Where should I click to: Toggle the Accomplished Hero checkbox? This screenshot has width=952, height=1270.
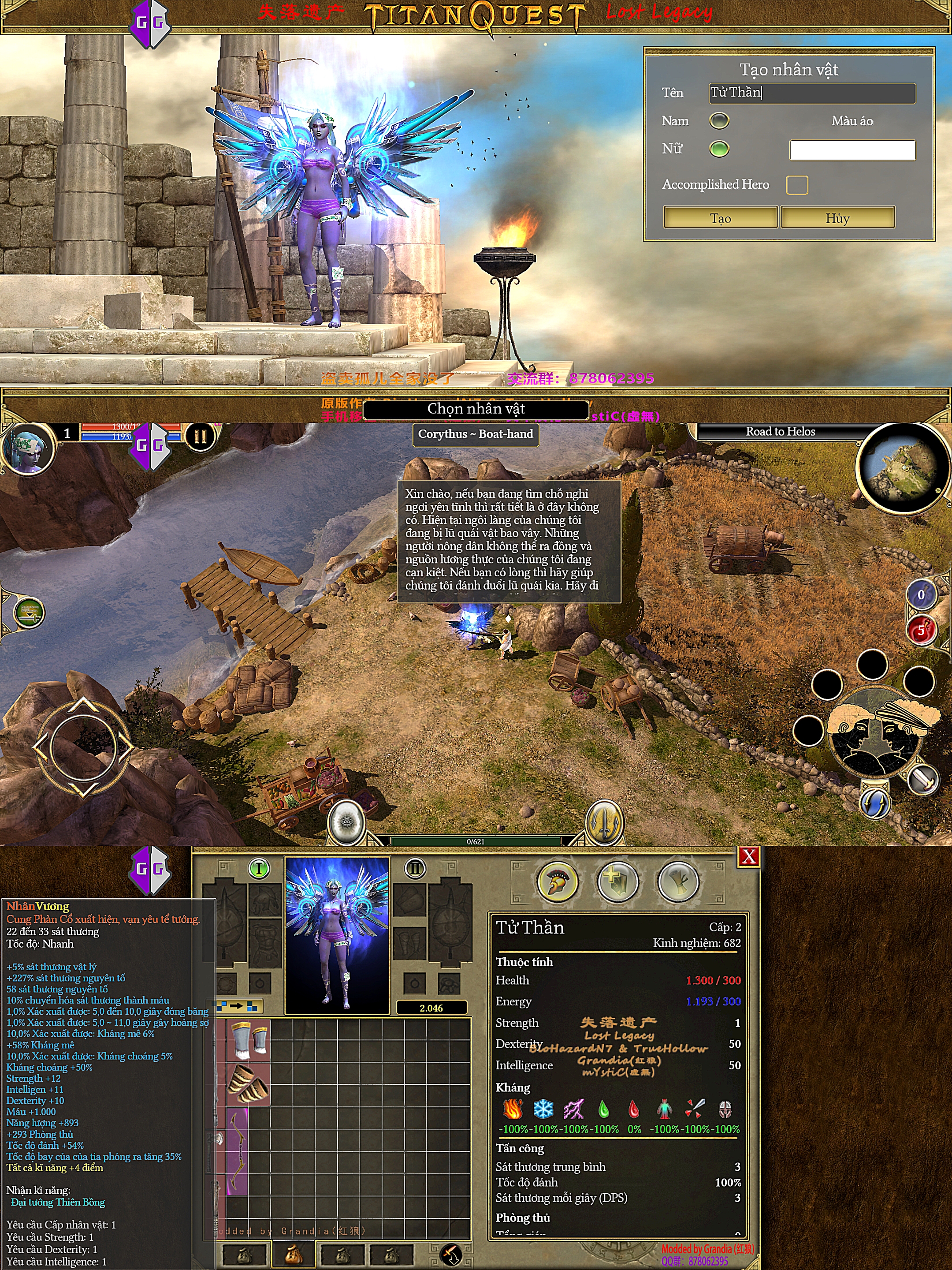(796, 185)
